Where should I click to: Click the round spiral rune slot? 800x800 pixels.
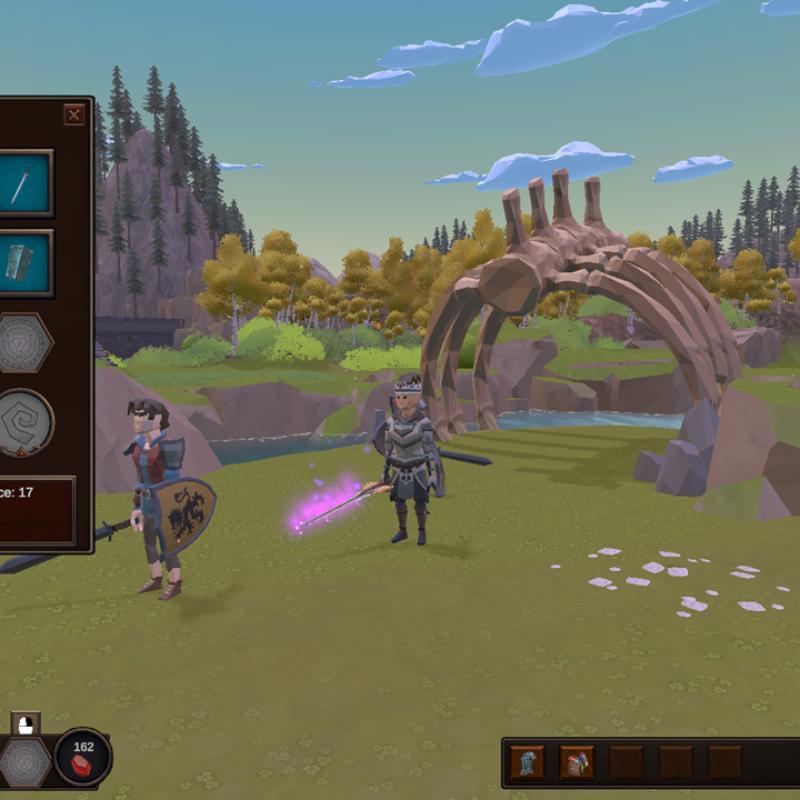click(x=23, y=423)
